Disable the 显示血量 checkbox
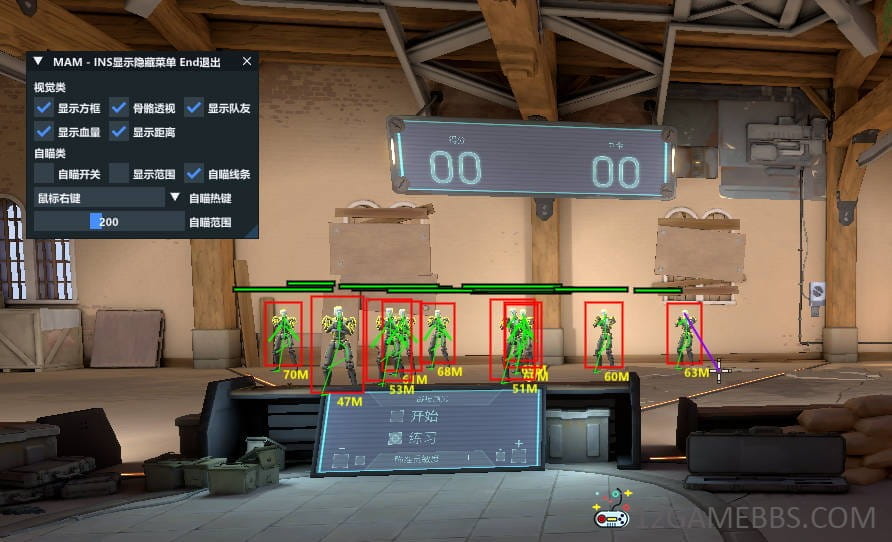The width and height of the screenshot is (892, 542). (x=44, y=131)
